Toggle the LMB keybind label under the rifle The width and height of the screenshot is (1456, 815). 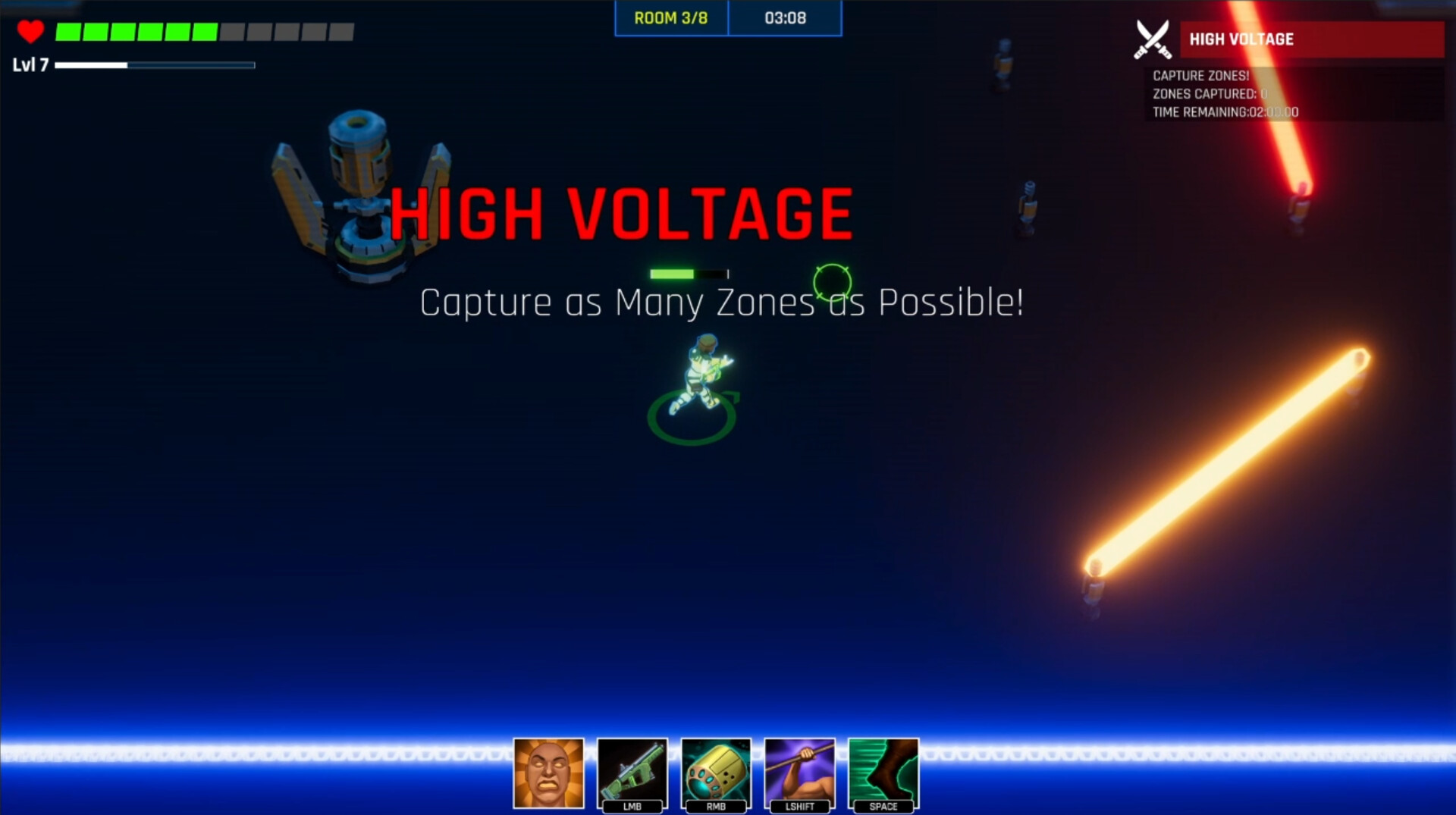coord(633,807)
